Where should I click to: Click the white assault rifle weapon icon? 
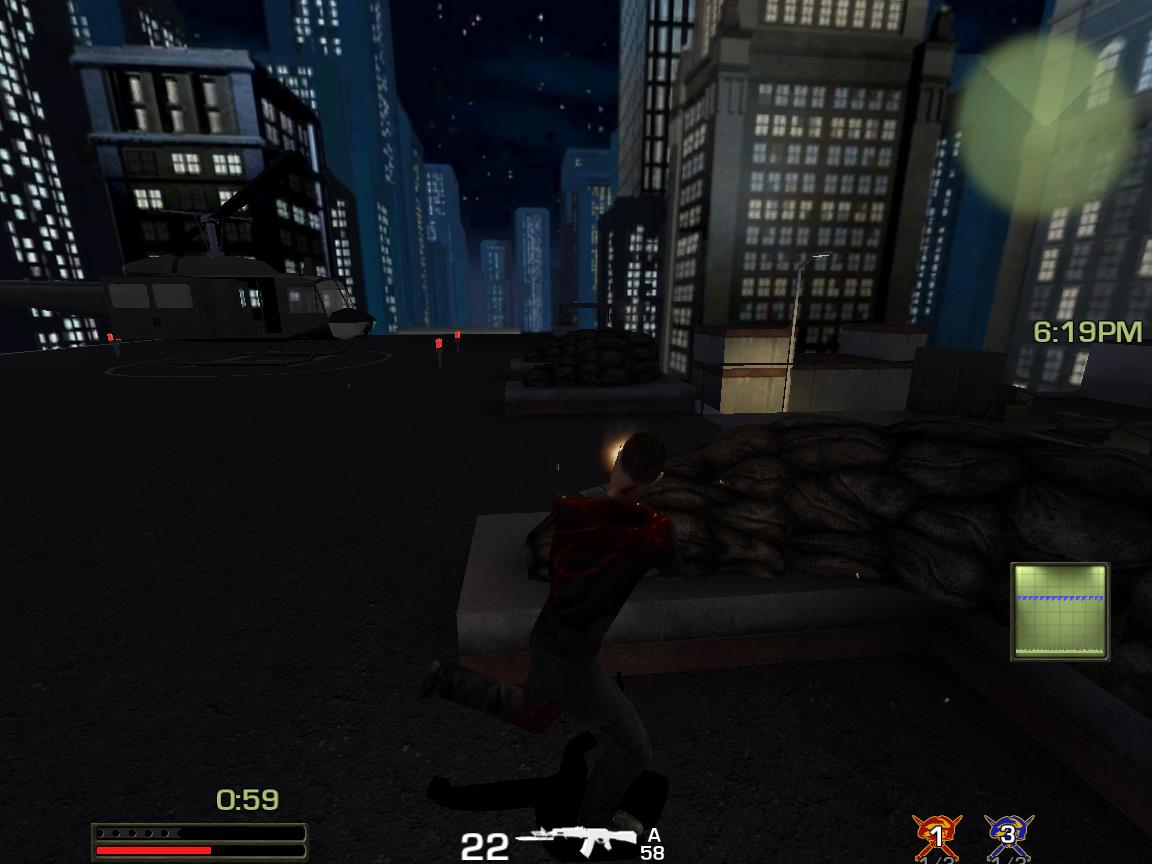pos(577,840)
